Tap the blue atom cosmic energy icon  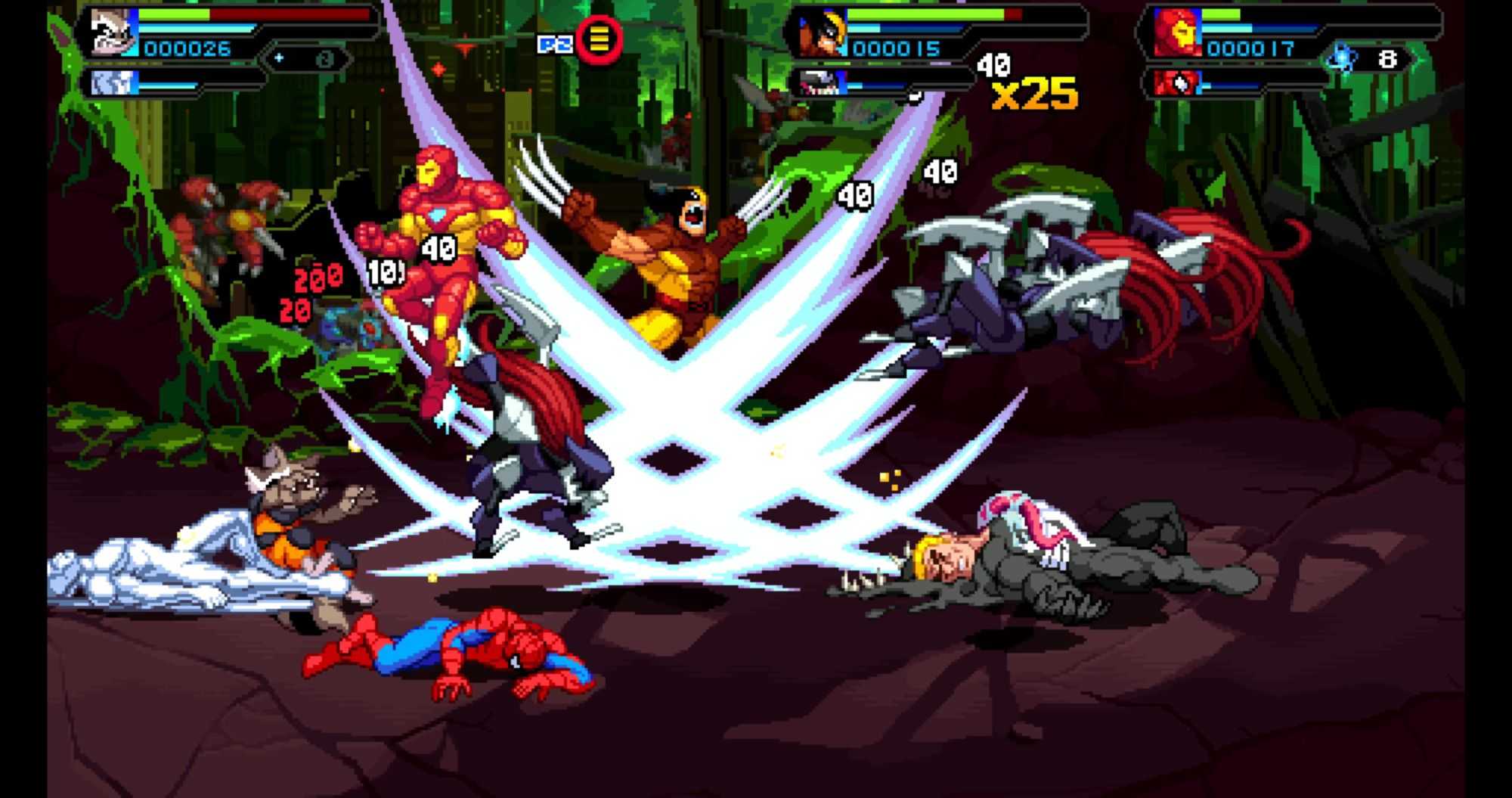tap(1343, 58)
